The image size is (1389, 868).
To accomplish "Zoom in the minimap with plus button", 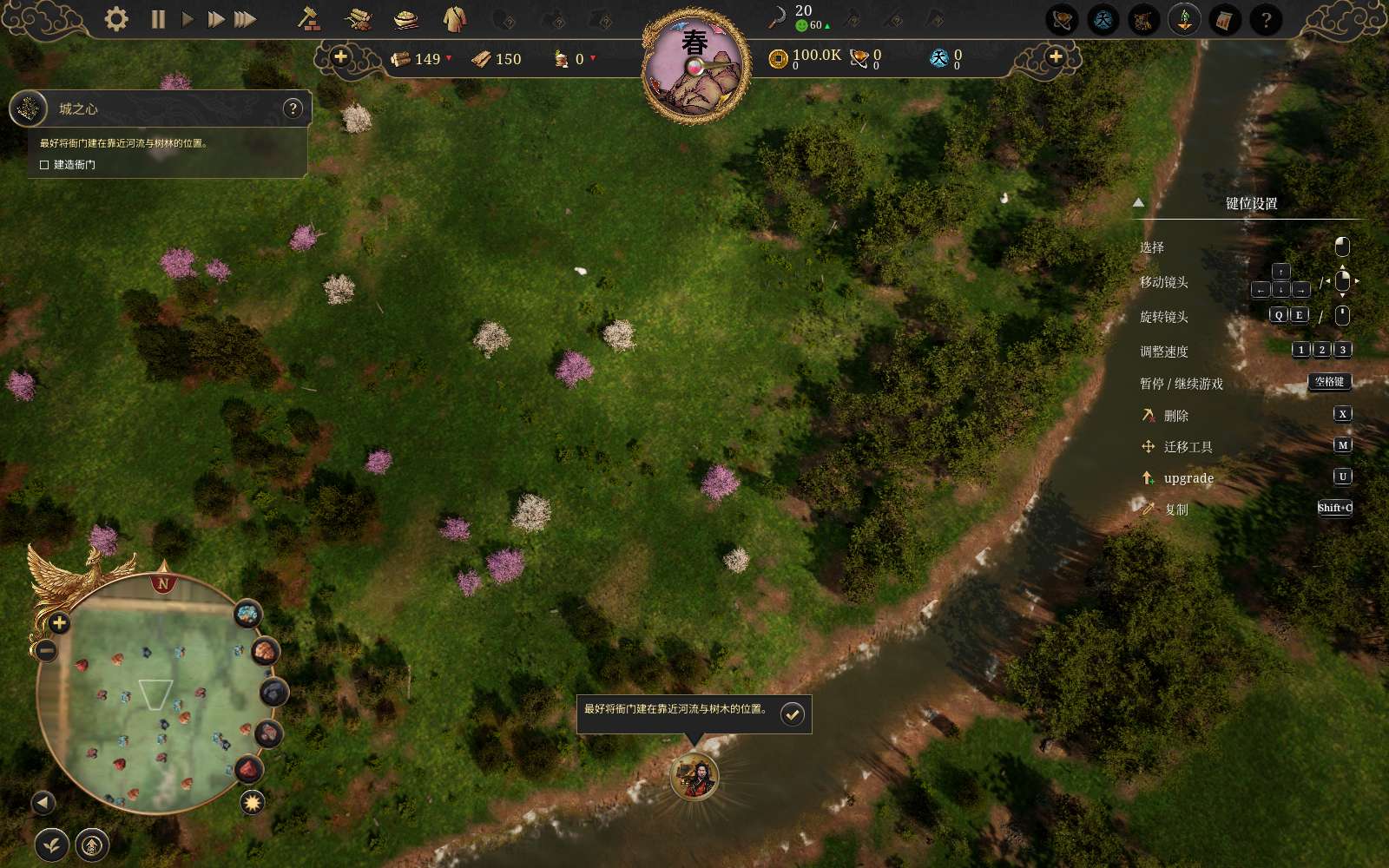I will (x=59, y=622).
